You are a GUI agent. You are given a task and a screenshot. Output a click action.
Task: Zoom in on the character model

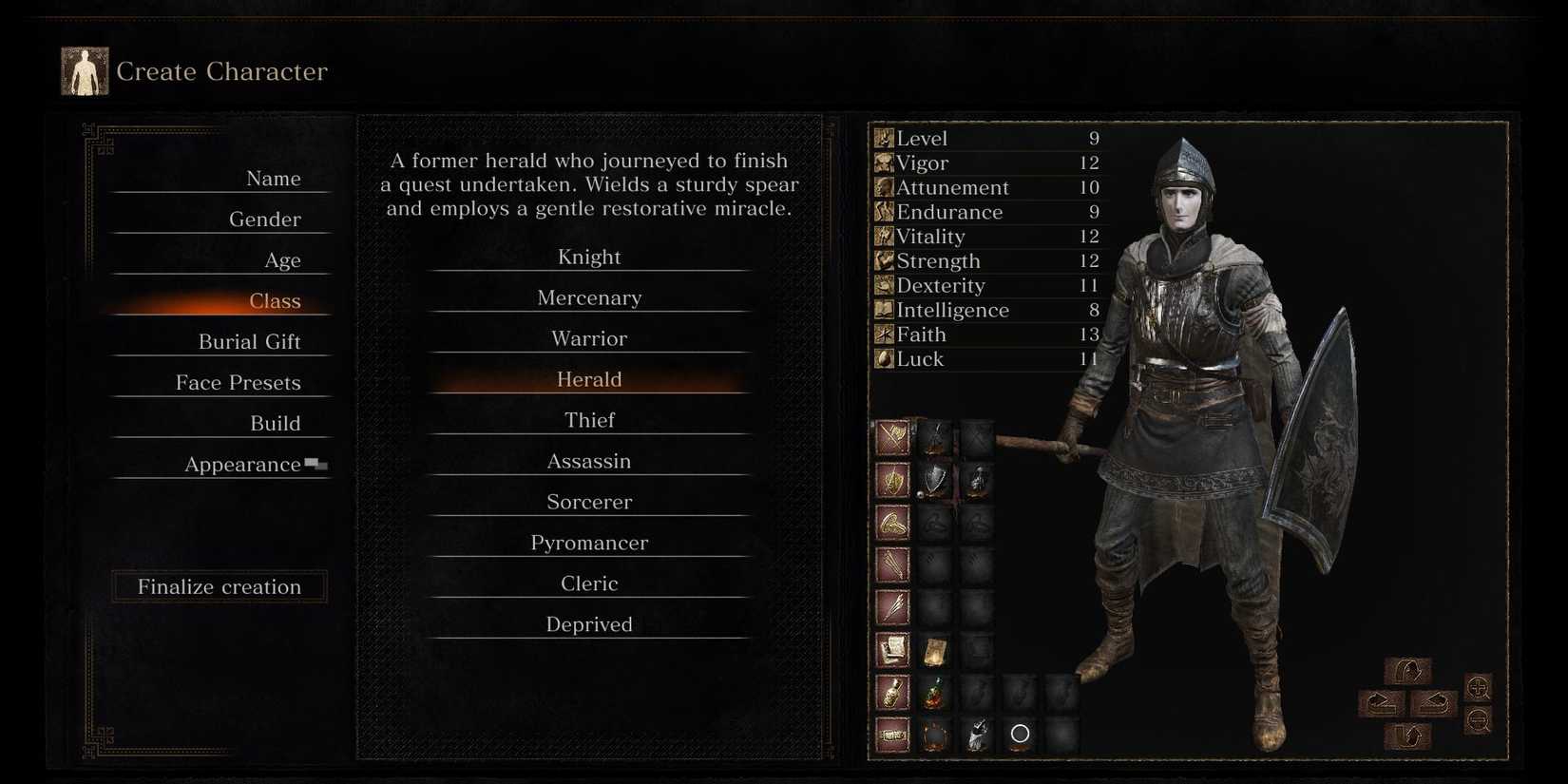click(x=1478, y=689)
